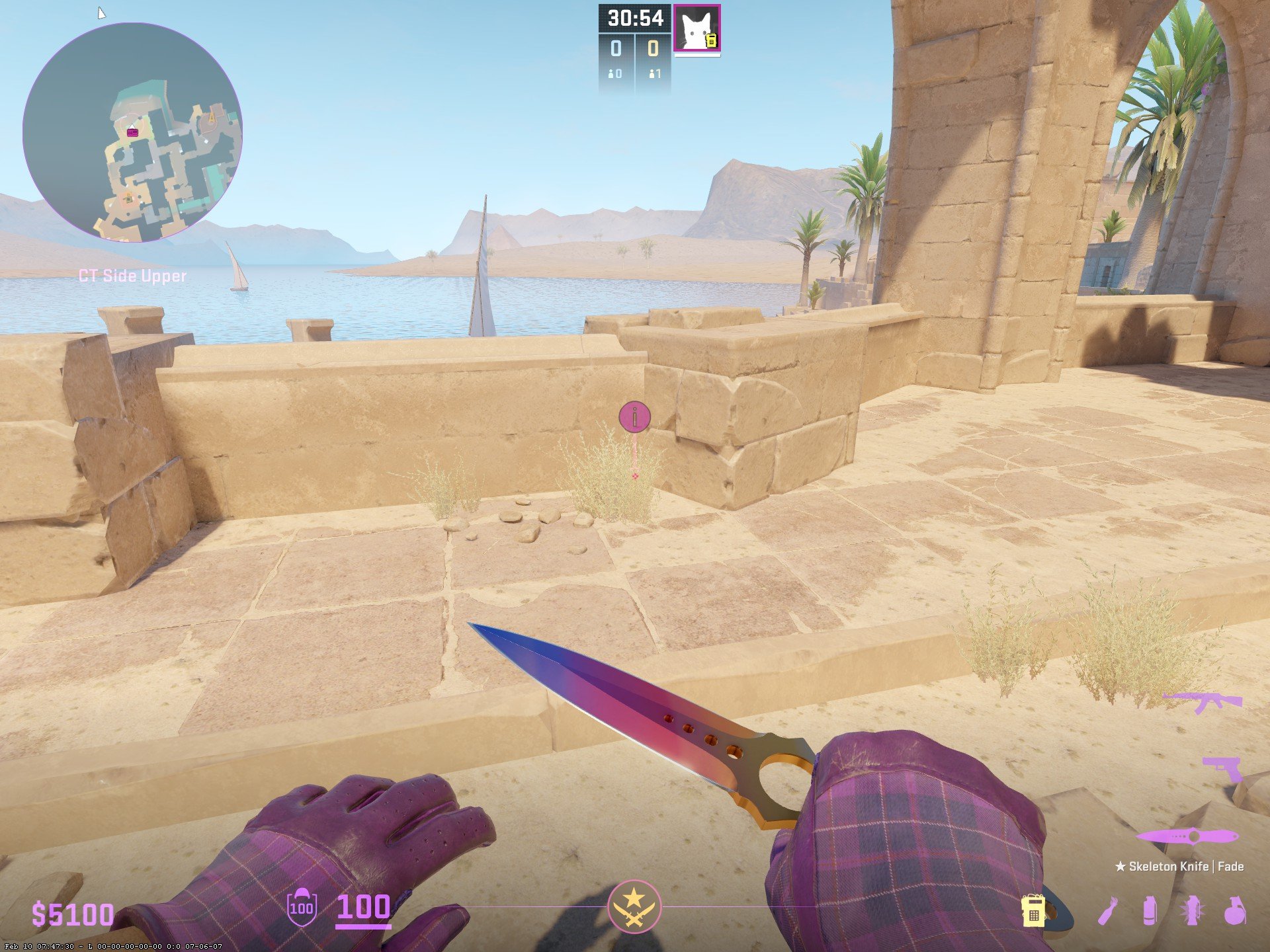Viewport: 1270px width, 952px height.
Task: Select the yellow C4 bomb icon
Action: pos(1033,911)
